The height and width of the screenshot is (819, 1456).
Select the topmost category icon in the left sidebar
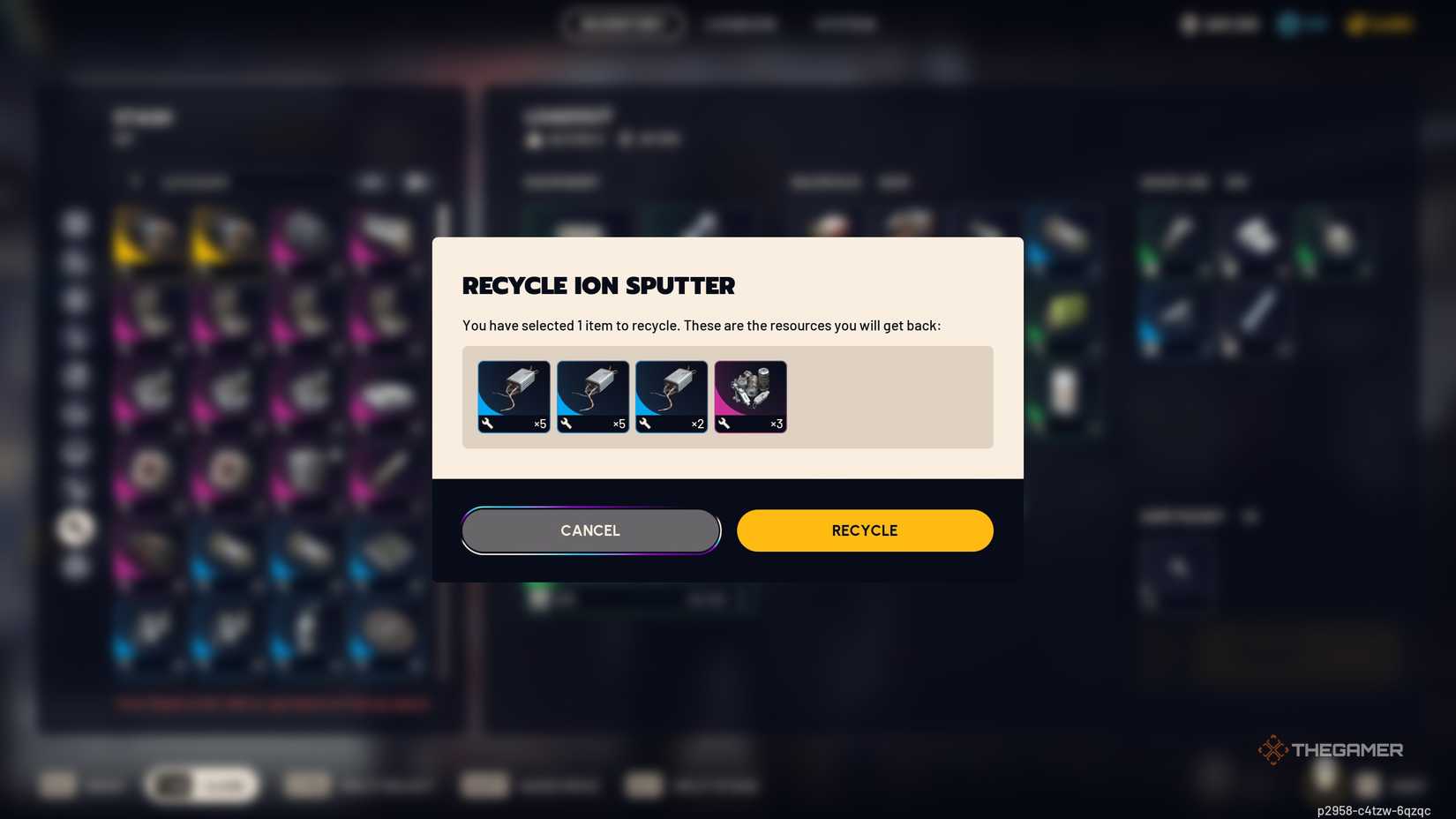click(77, 225)
